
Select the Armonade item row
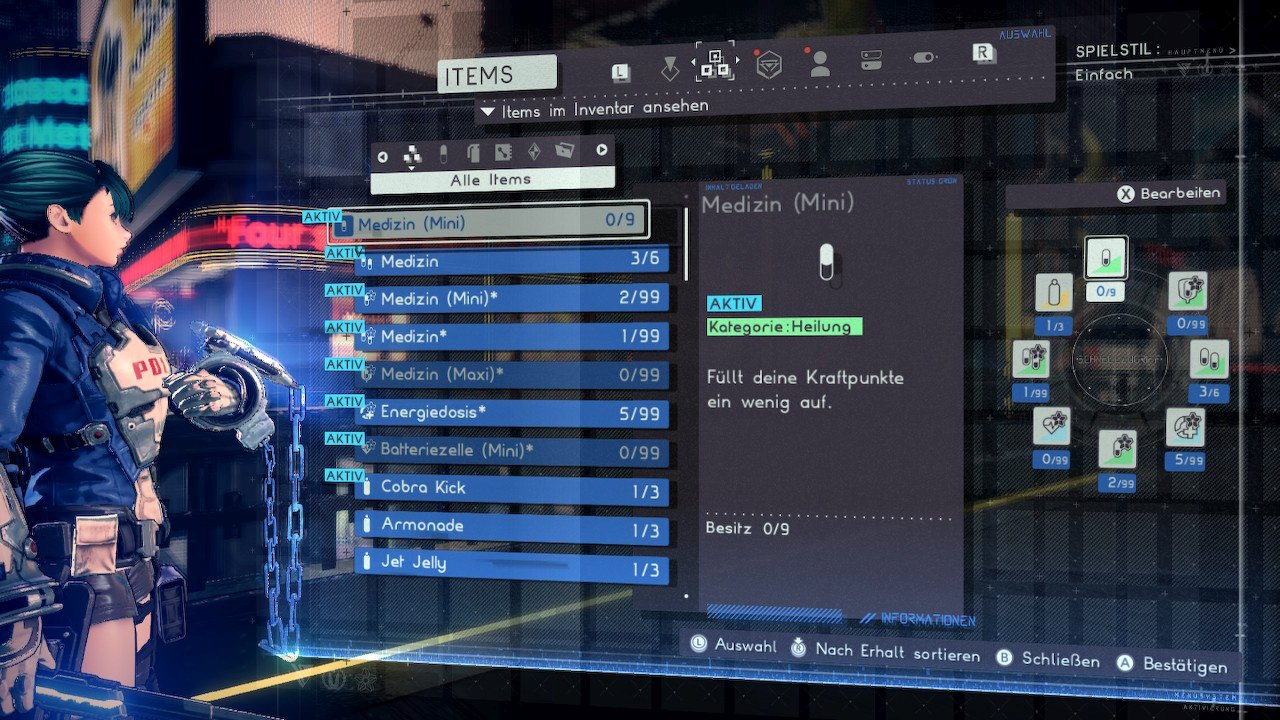coord(512,526)
